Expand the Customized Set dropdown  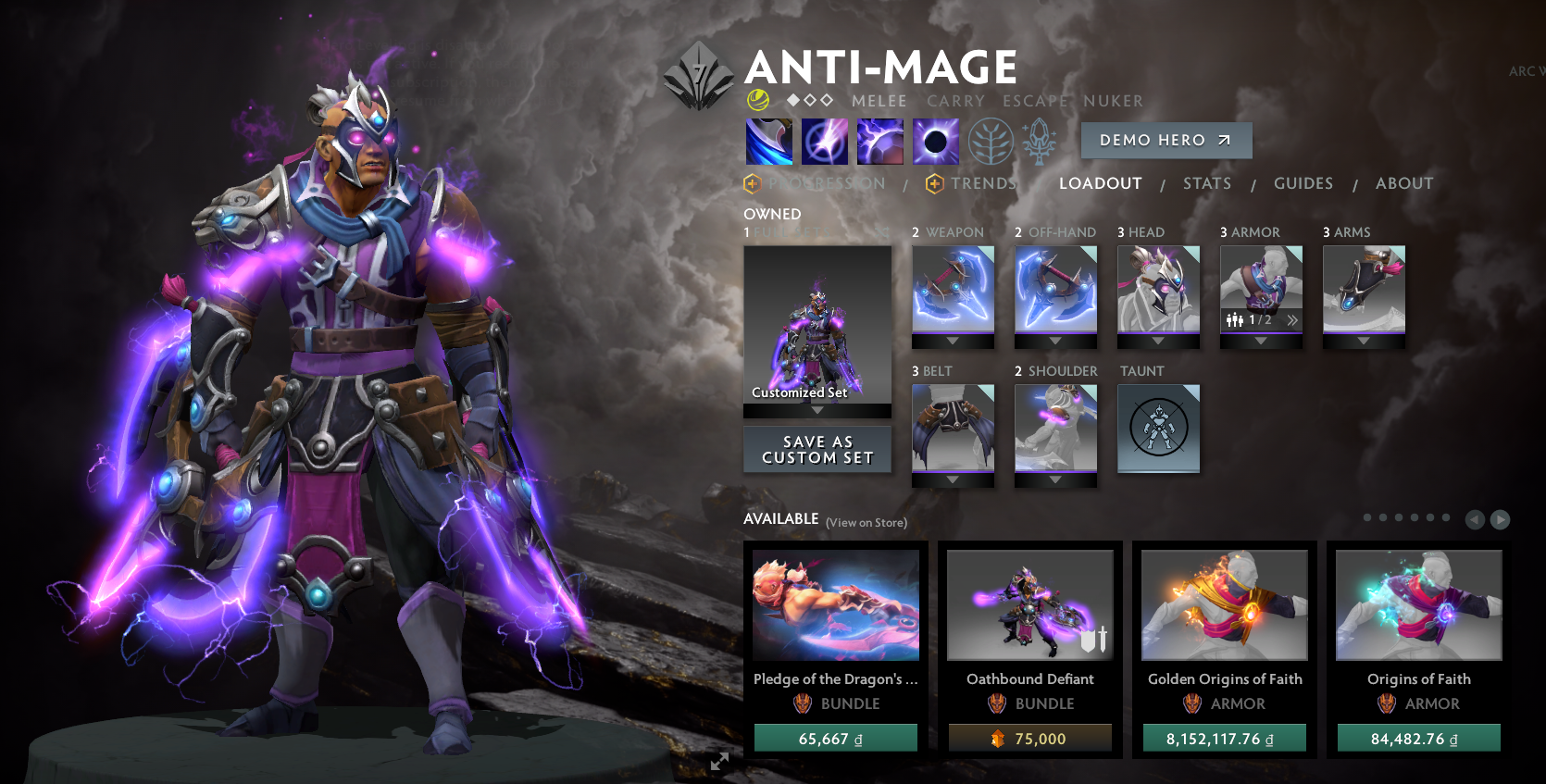[817, 411]
